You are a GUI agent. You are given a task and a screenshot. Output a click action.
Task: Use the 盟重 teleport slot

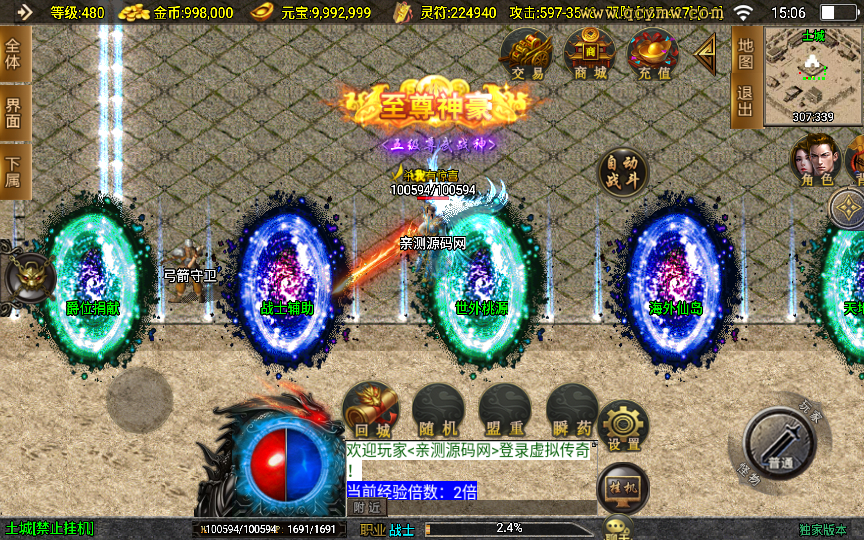(x=503, y=410)
